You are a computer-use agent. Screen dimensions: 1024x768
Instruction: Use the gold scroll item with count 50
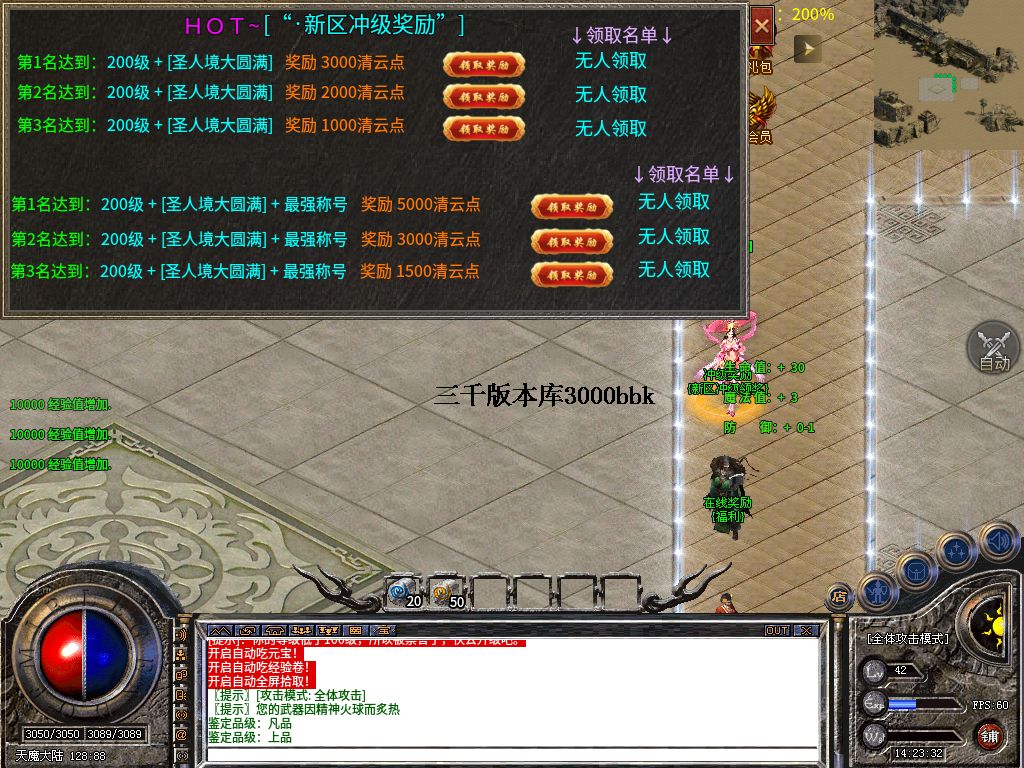(446, 592)
